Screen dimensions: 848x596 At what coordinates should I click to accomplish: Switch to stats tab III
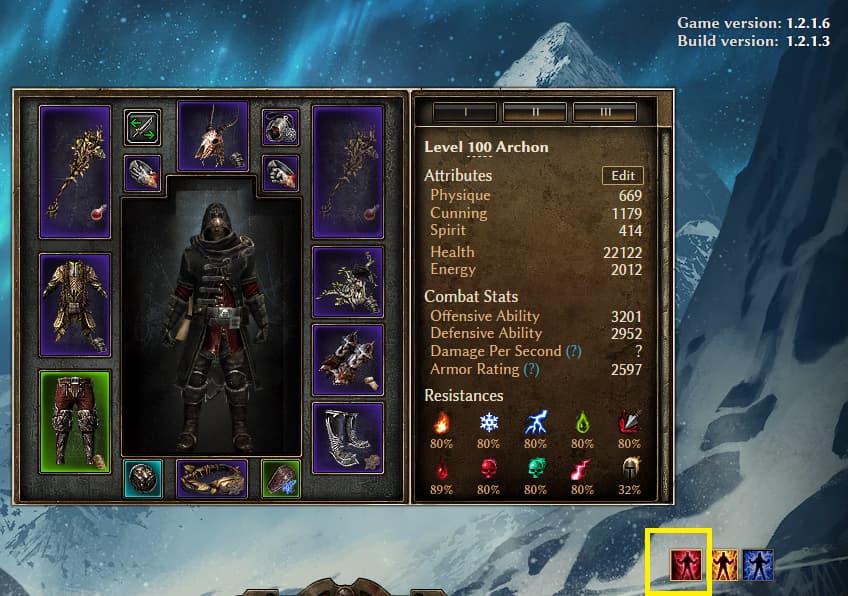pyautogui.click(x=605, y=111)
